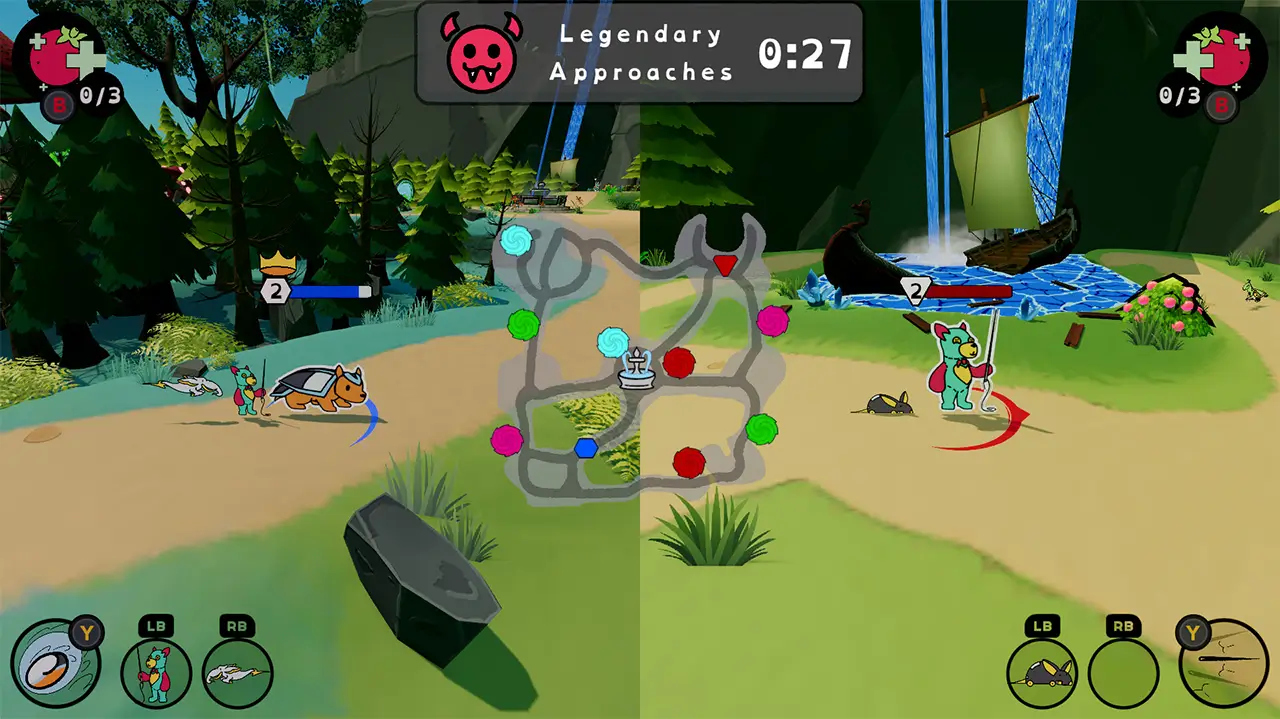
Task: Activate the left player's swirling disc ability
Action: (55, 663)
